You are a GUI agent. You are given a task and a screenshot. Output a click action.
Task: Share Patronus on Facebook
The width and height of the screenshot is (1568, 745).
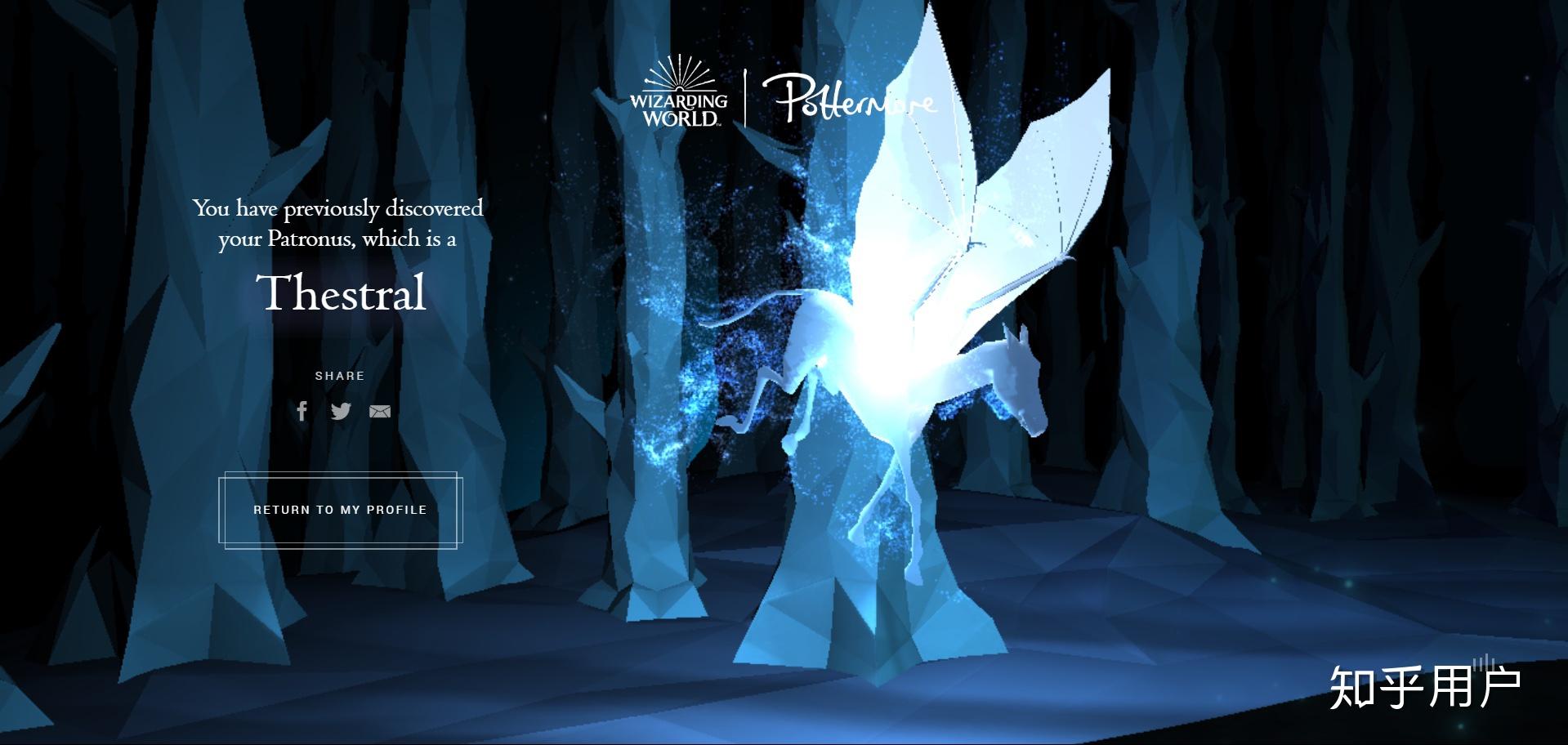tap(302, 411)
